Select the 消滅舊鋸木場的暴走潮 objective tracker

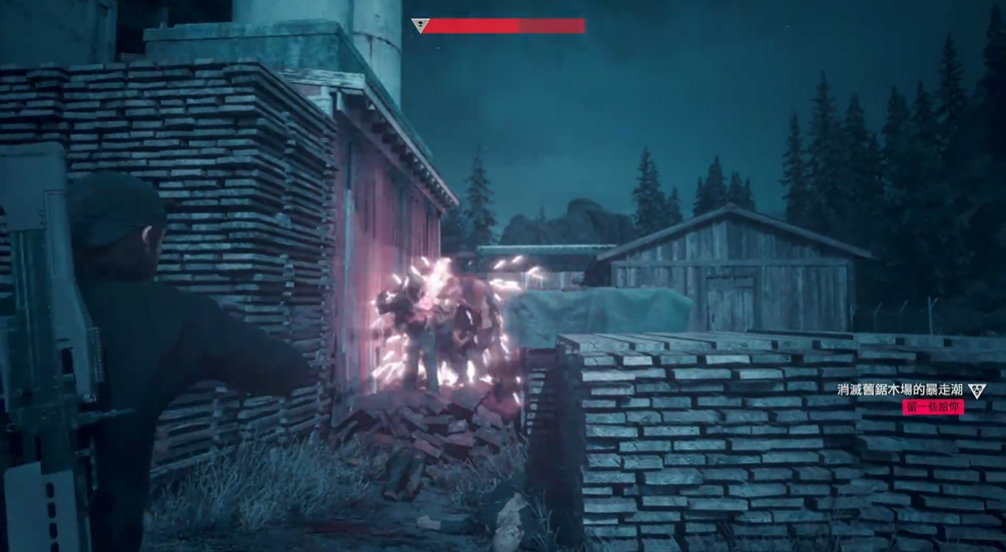(x=901, y=389)
